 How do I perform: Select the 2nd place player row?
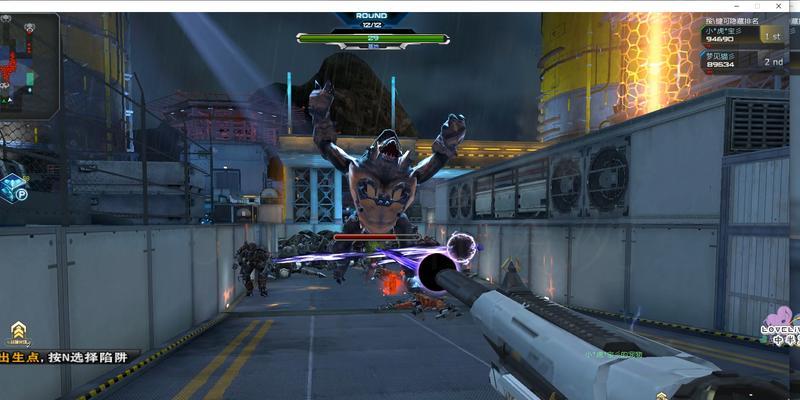(745, 60)
